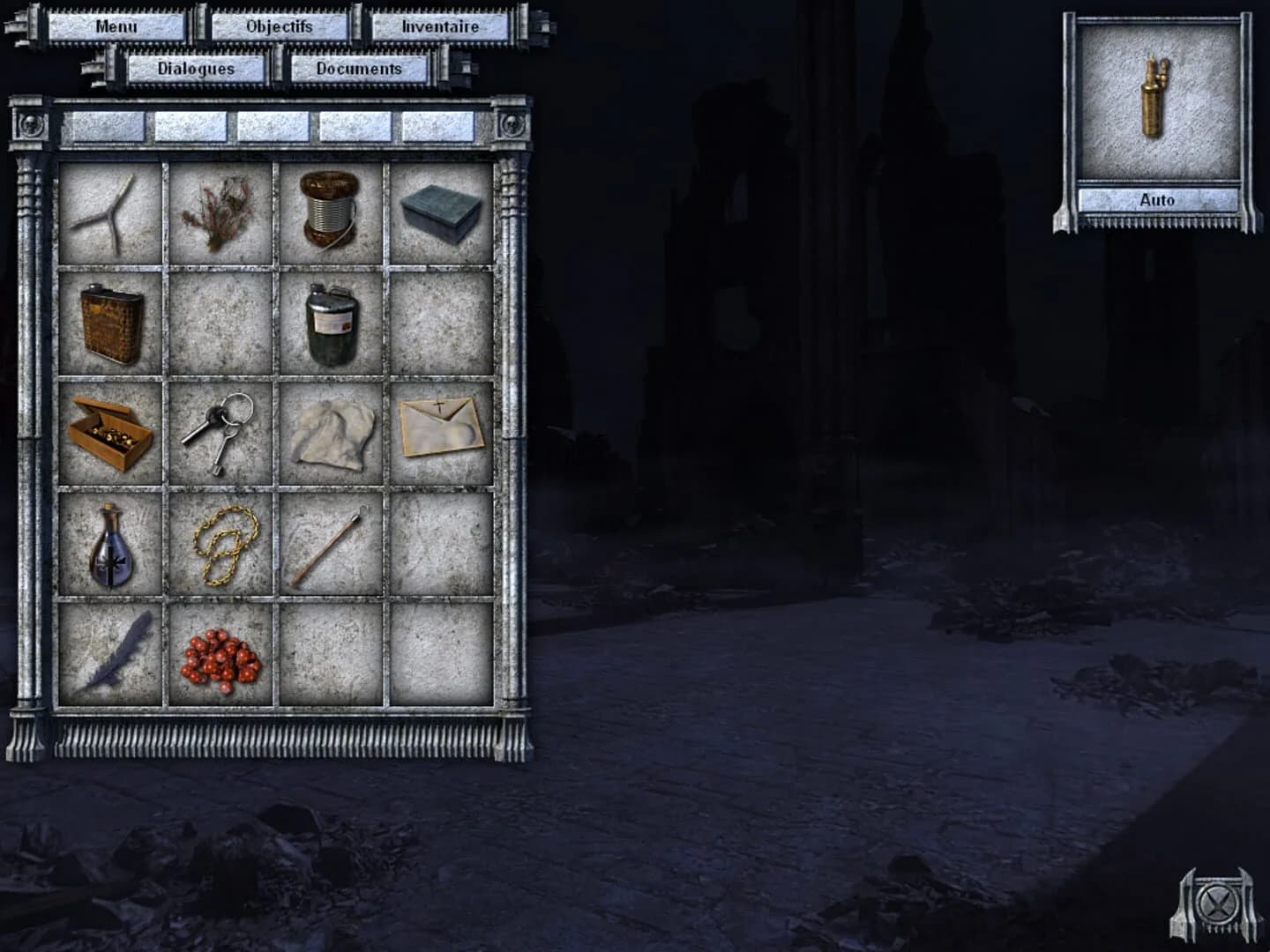Pick up the pile of red berries
1270x952 pixels.
(x=219, y=659)
